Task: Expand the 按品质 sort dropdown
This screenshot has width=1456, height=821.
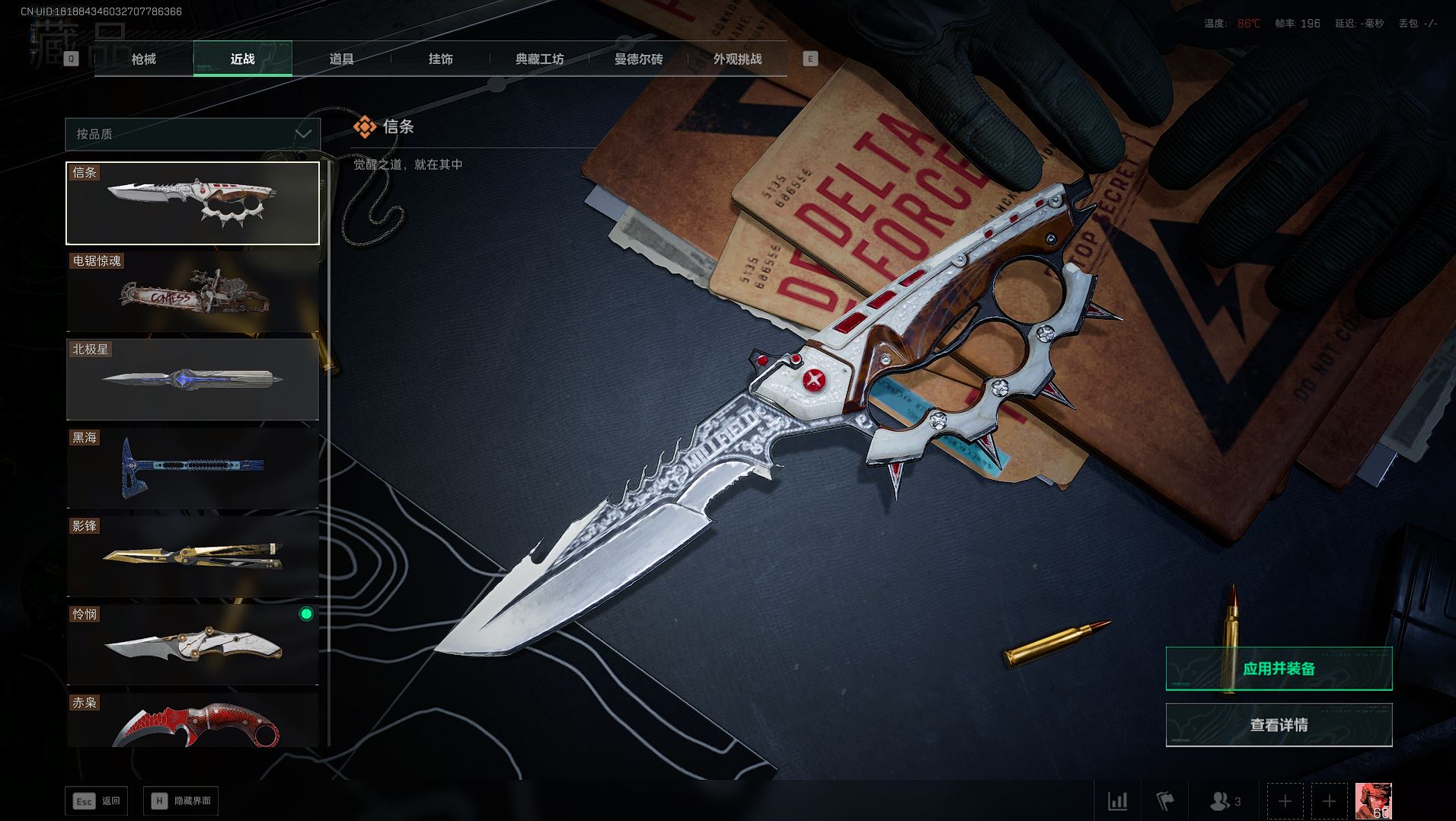Action: [x=193, y=134]
